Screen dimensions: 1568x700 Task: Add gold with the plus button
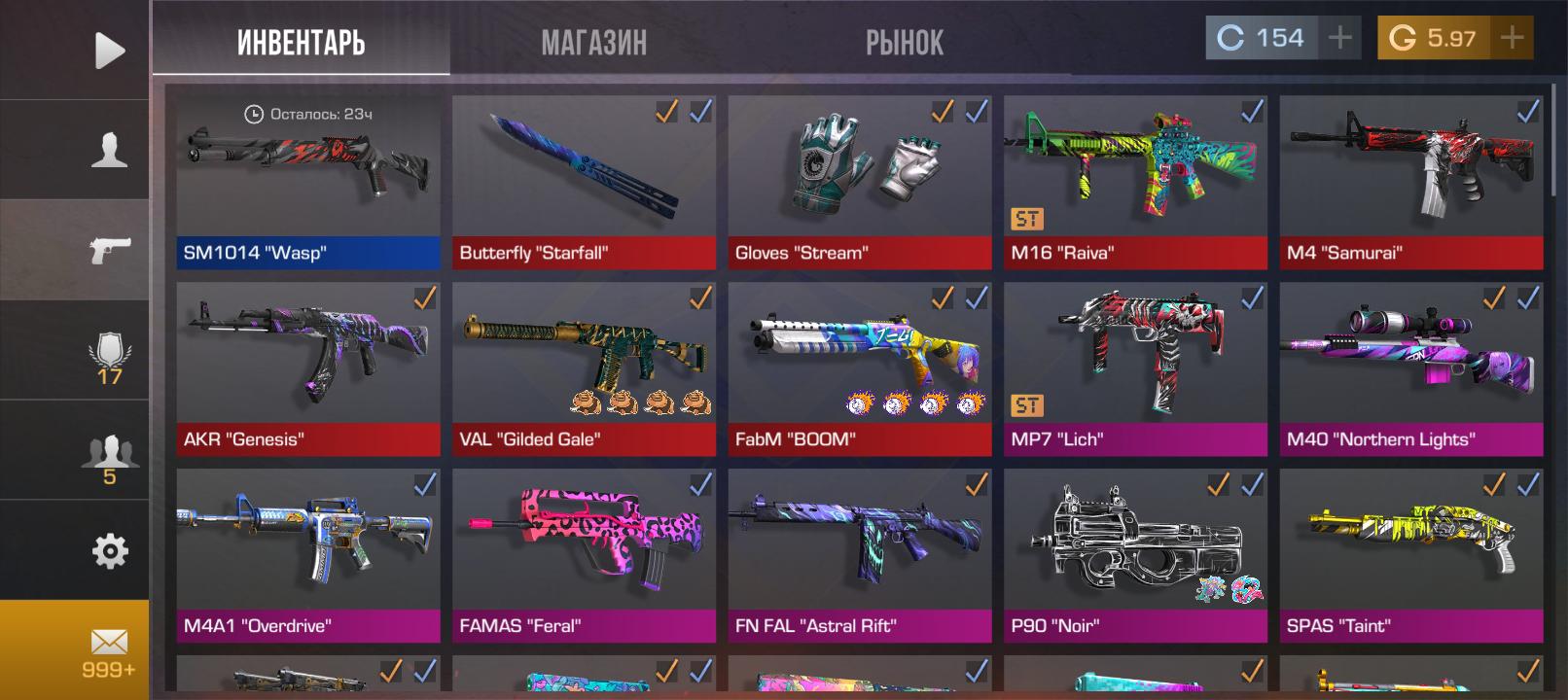[1512, 38]
